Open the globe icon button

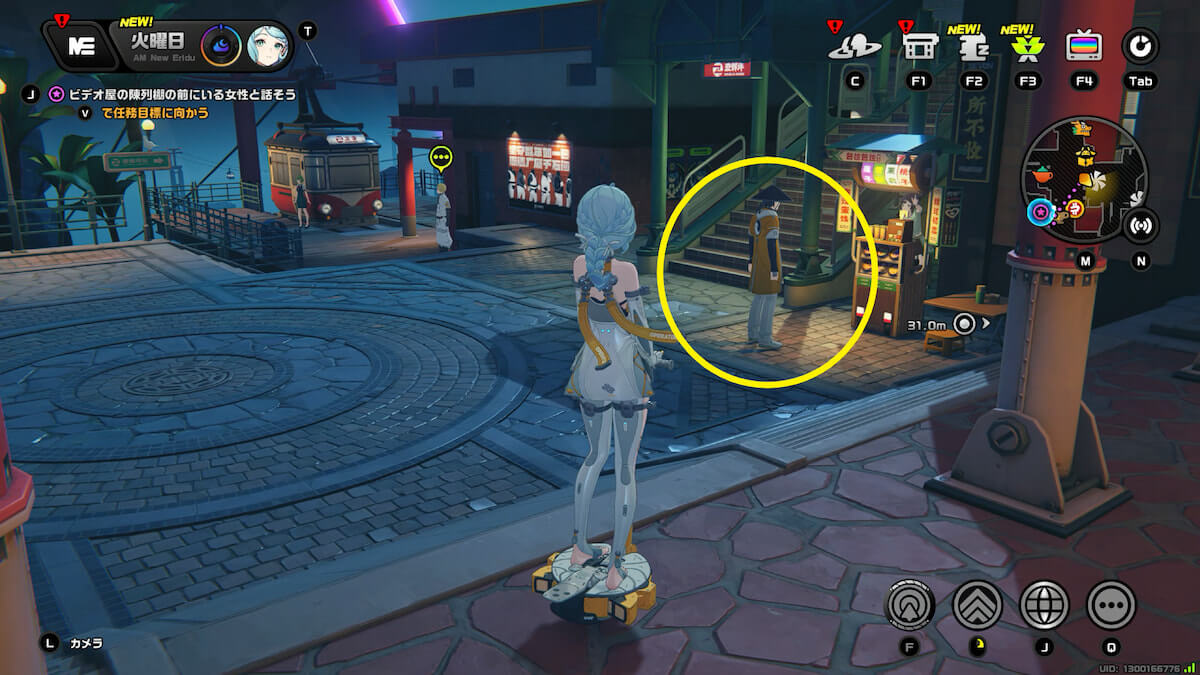click(x=1044, y=604)
